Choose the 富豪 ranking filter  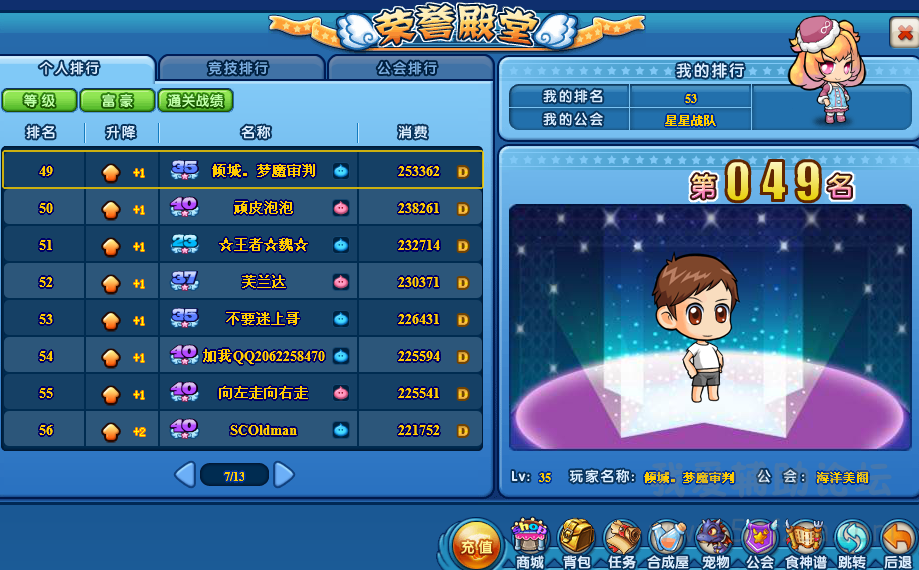[117, 101]
